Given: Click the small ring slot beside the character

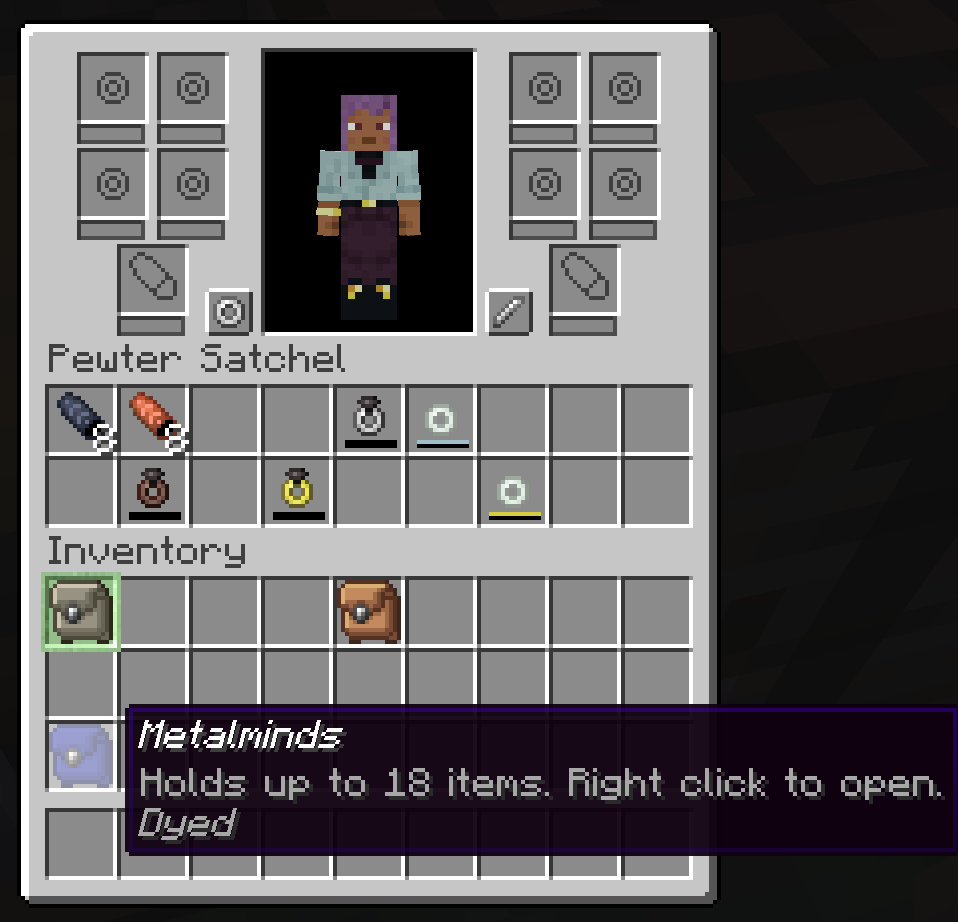Looking at the screenshot, I should 229,313.
